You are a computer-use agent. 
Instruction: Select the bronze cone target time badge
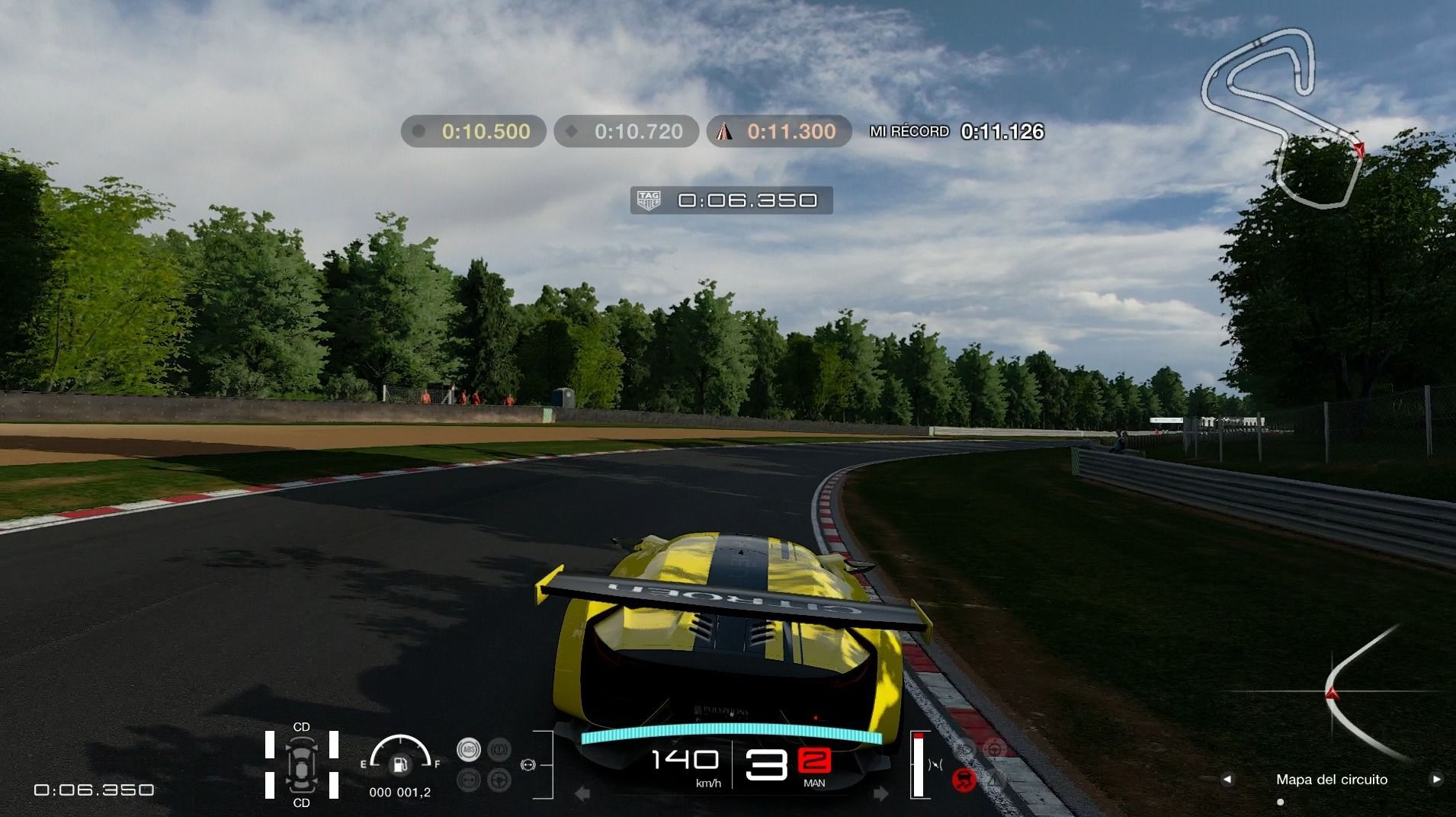pos(779,131)
